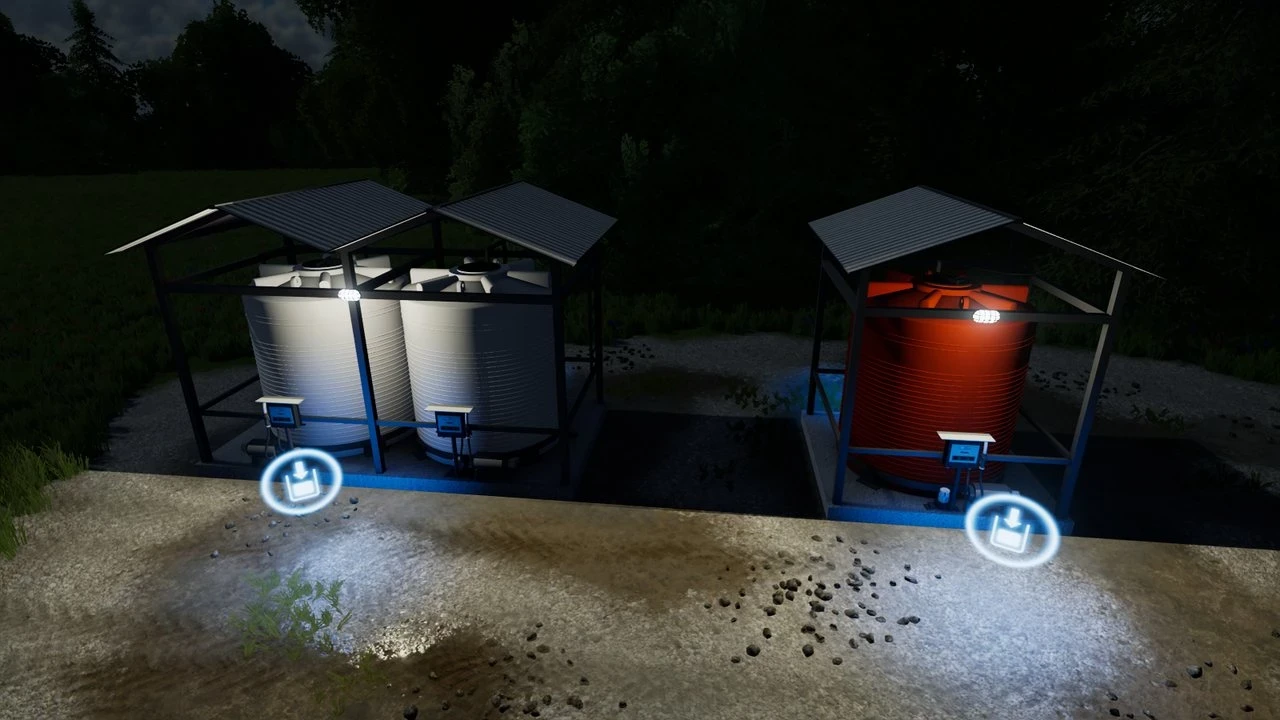The height and width of the screenshot is (720, 1280).
Task: Select the pump meter on the left white tank
Action: tap(280, 417)
